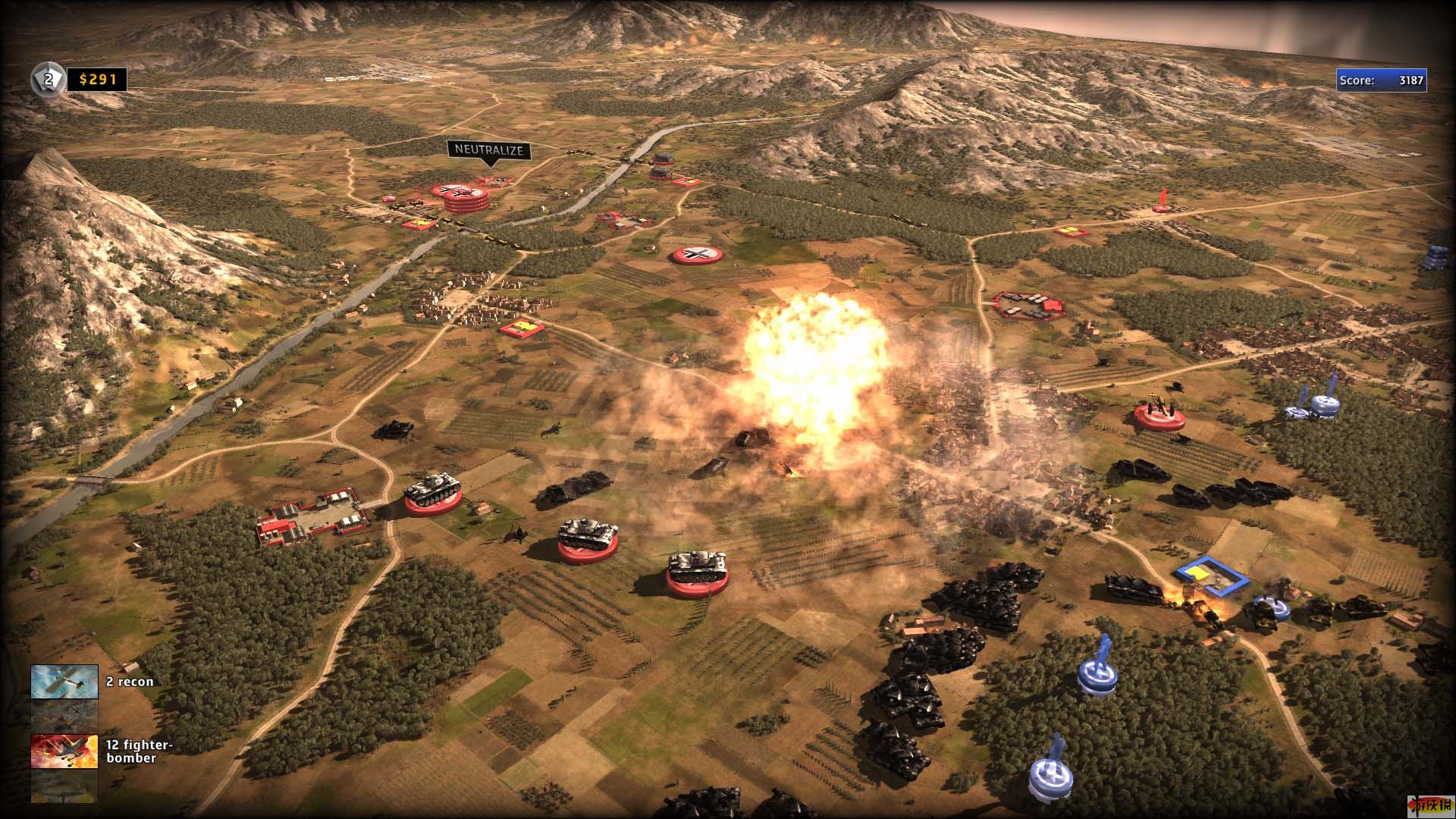Open the ruse cards icon showing 2

coord(46,79)
